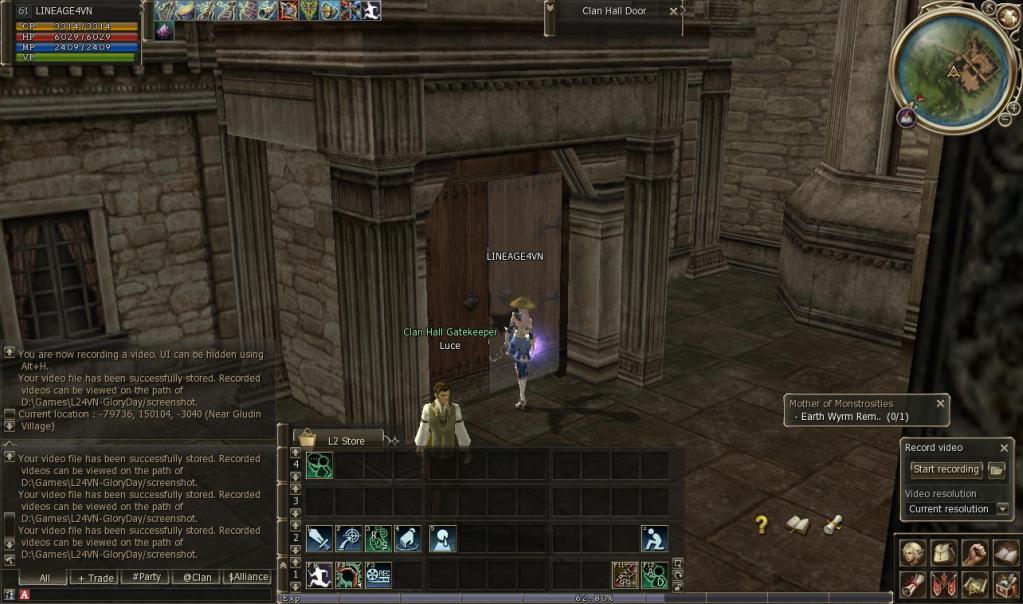Click the REC video recording hotbar icon
The height and width of the screenshot is (604, 1023).
click(377, 575)
